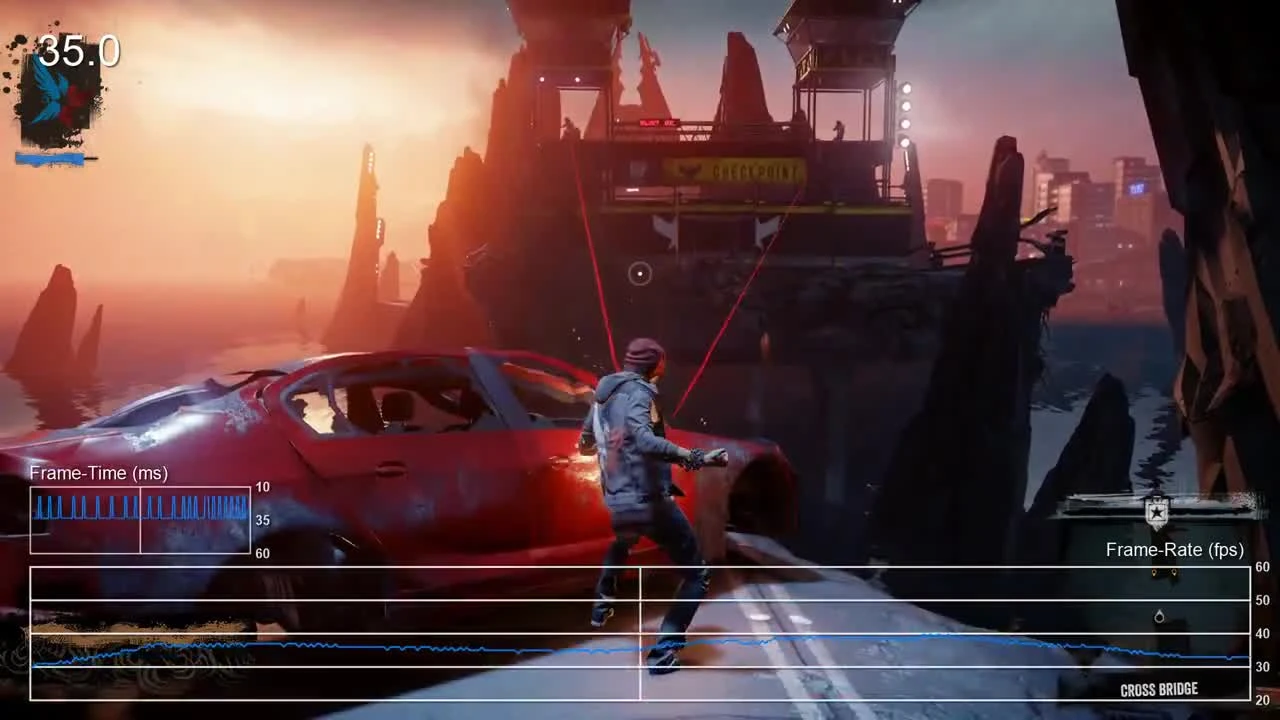
Task: Click the left yellow pin marker above the graph
Action: coord(1154,572)
